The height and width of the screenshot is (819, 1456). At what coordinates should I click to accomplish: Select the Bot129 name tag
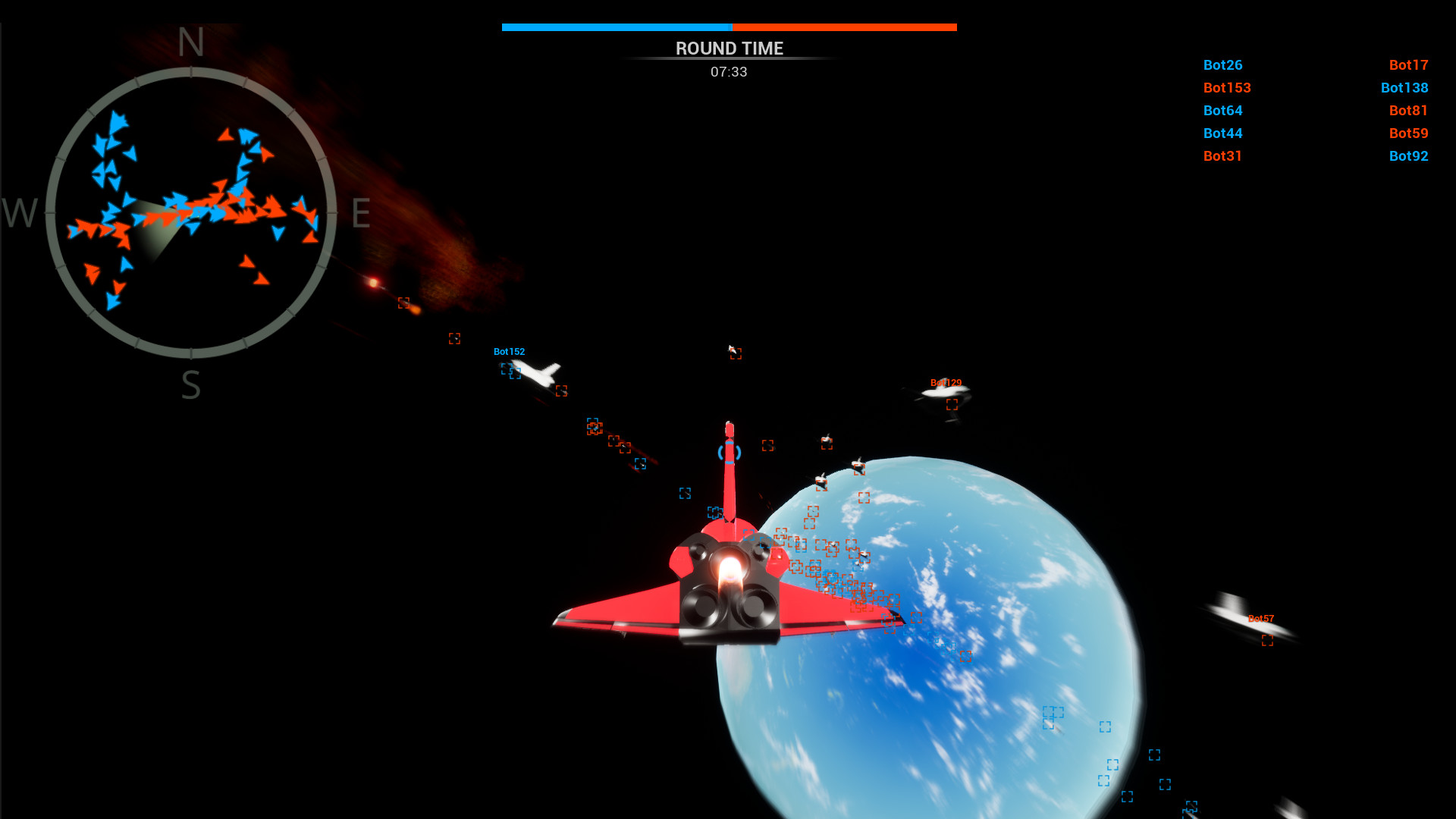pos(946,381)
